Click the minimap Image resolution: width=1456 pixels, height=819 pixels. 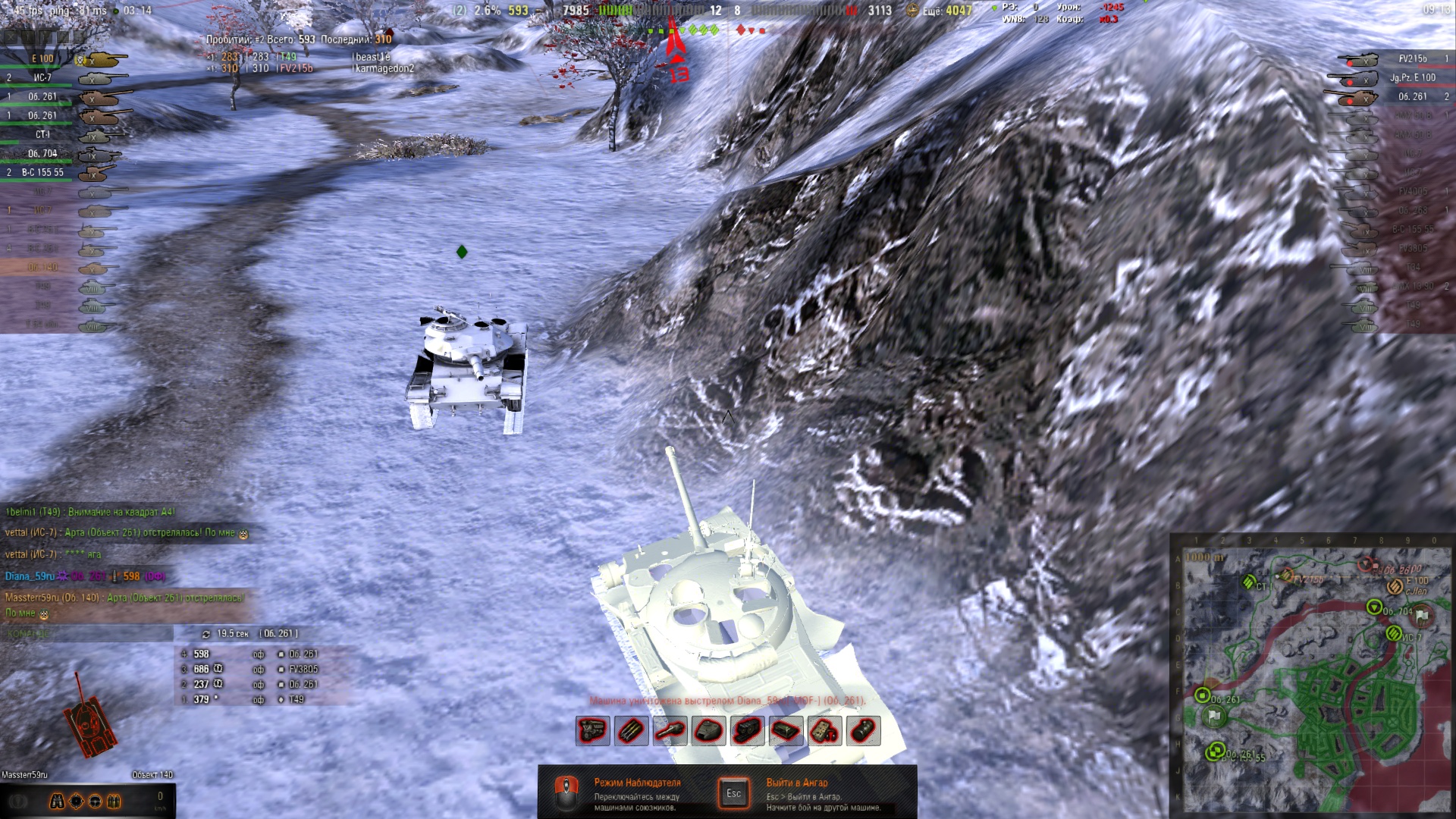(x=1311, y=675)
